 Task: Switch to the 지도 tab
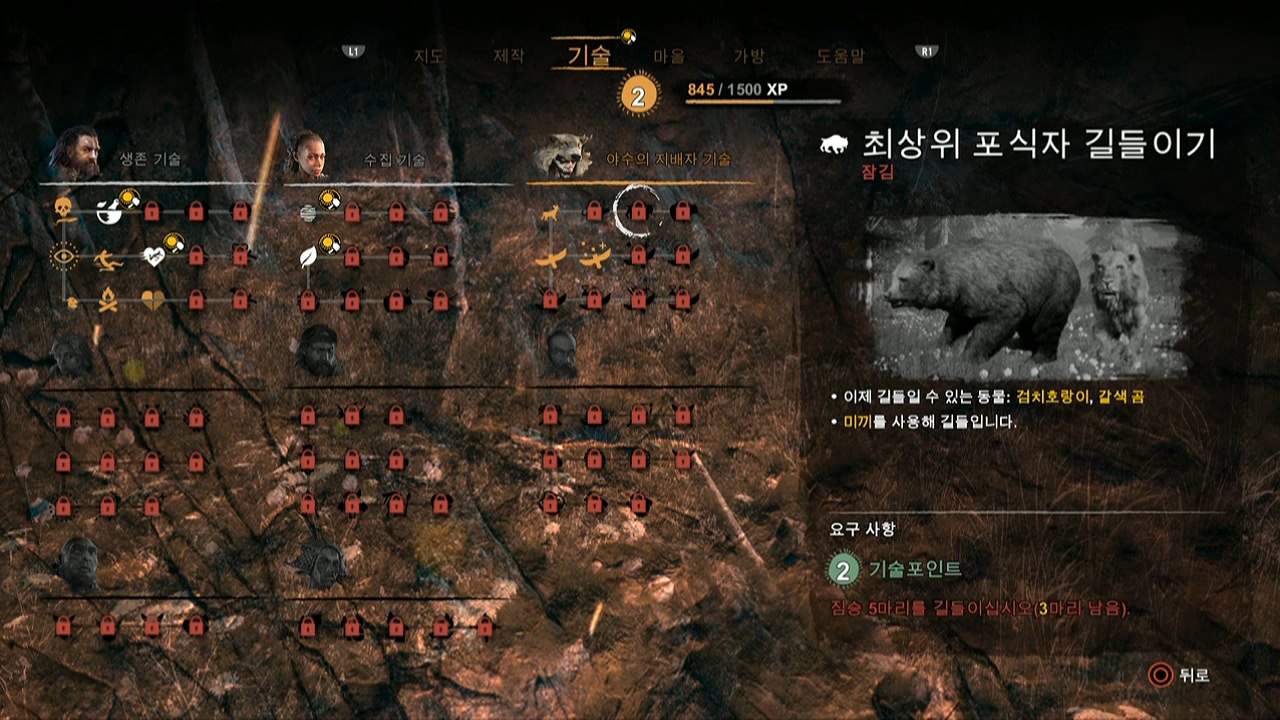tap(428, 55)
